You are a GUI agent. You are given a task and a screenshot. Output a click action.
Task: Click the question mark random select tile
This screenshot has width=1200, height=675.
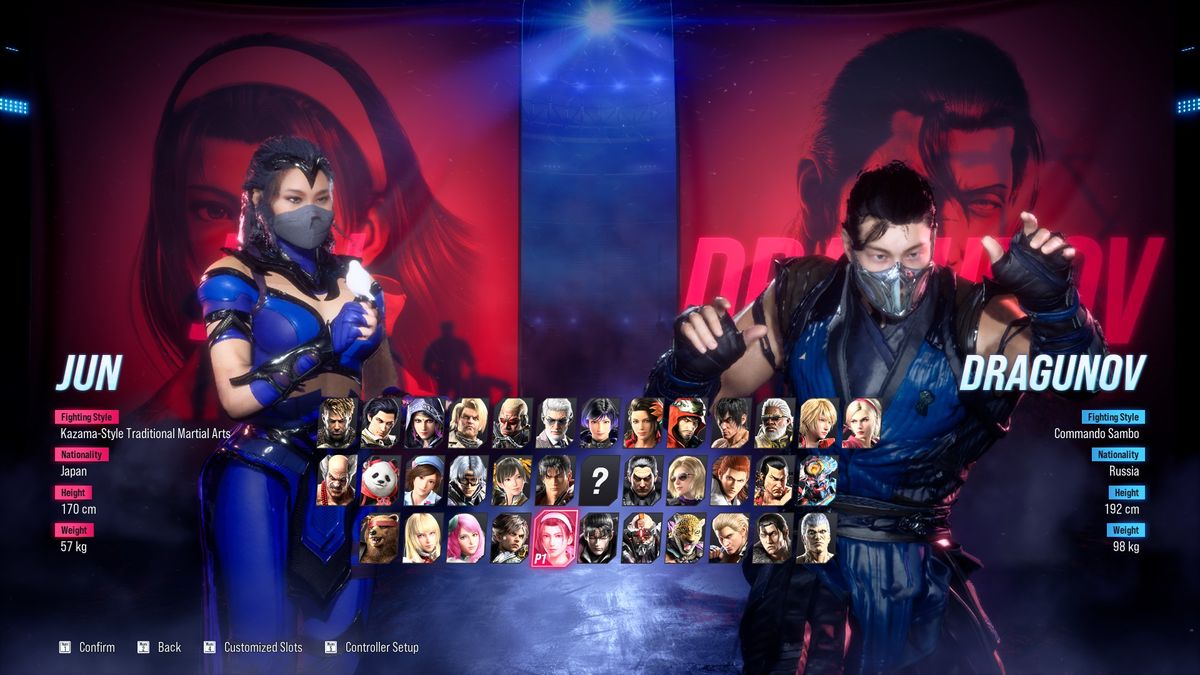[x=598, y=481]
